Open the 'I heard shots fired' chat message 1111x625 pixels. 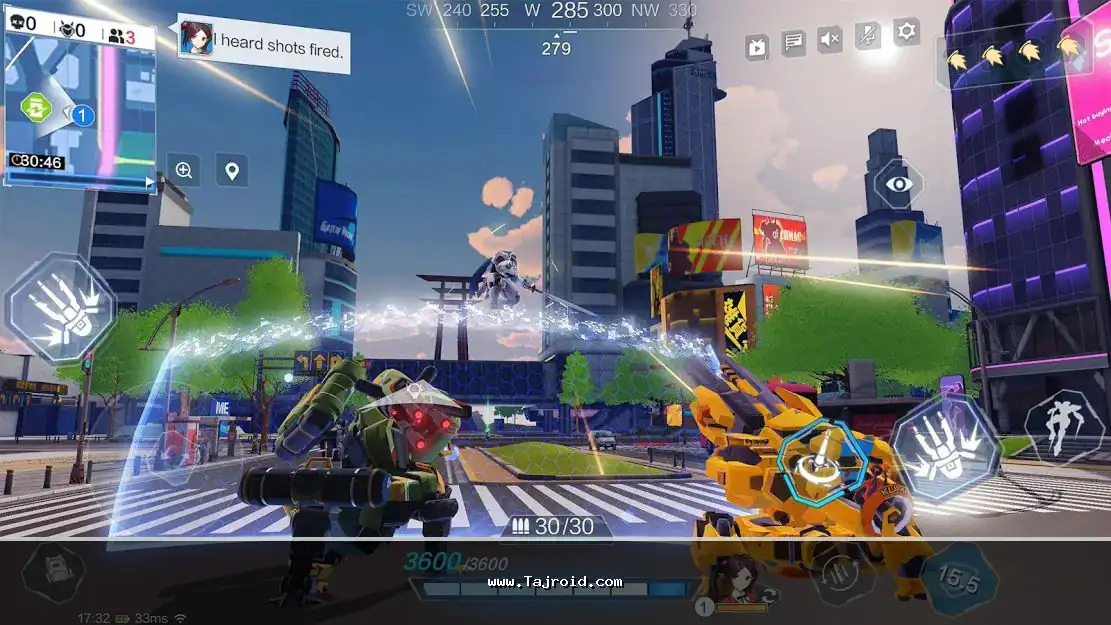265,43
